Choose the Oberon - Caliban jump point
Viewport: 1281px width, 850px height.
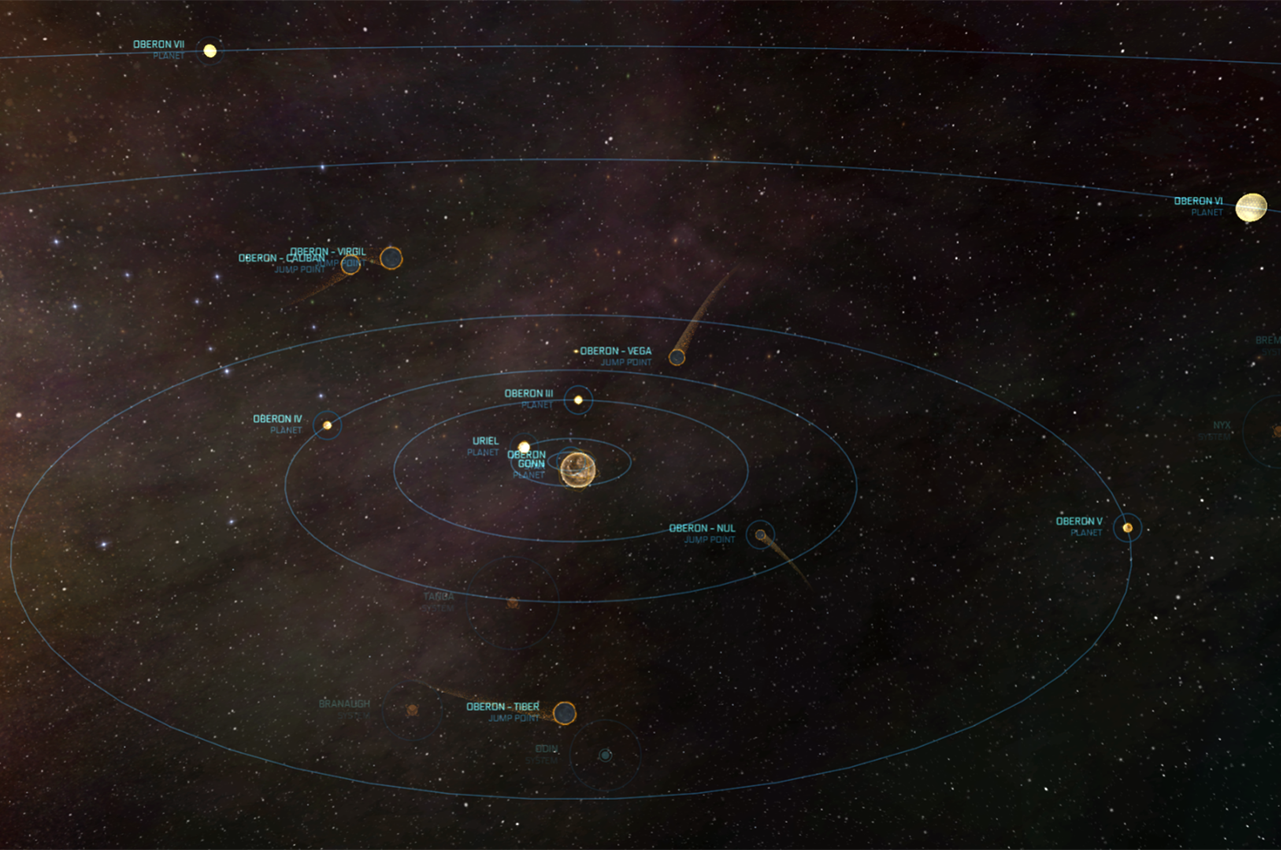coord(351,264)
